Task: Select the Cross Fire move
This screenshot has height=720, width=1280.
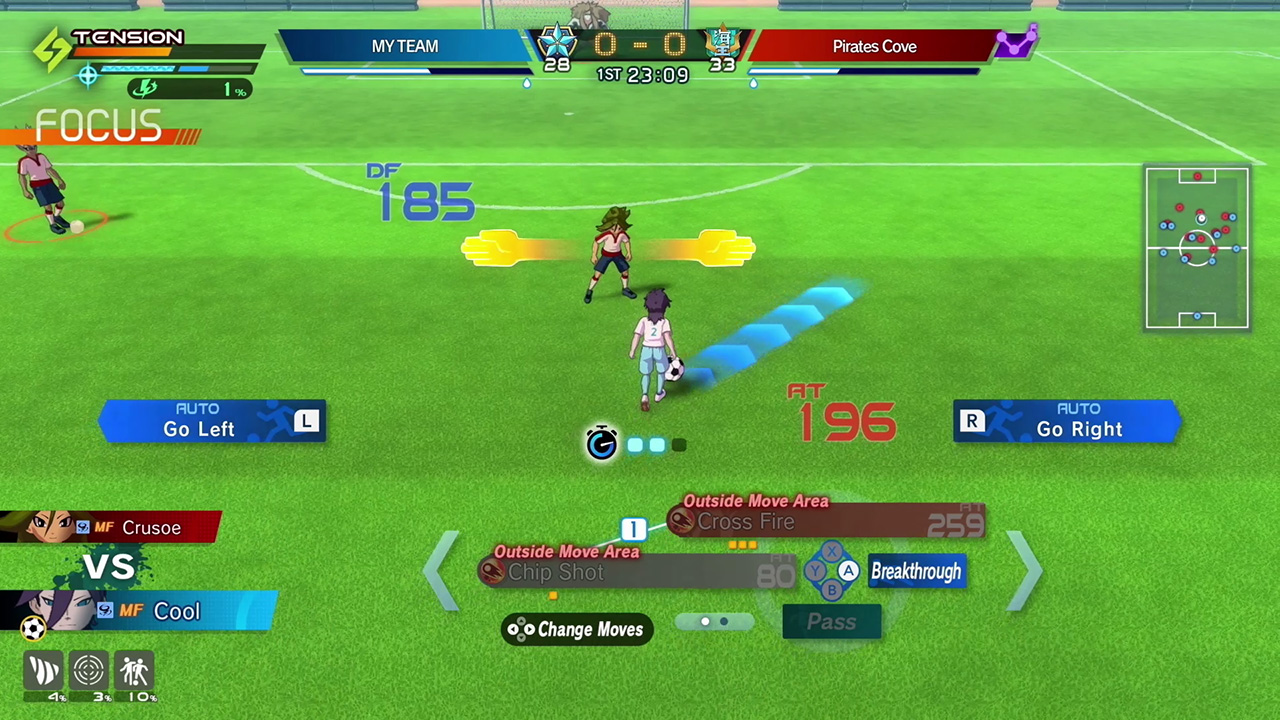Action: 825,522
